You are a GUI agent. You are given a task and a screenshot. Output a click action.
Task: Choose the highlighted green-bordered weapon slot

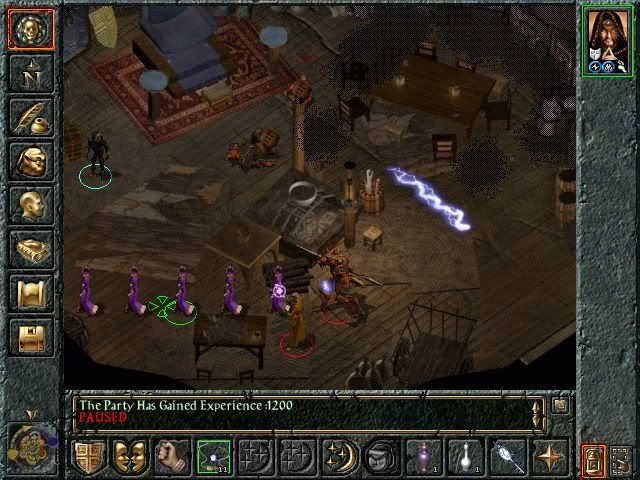click(214, 458)
